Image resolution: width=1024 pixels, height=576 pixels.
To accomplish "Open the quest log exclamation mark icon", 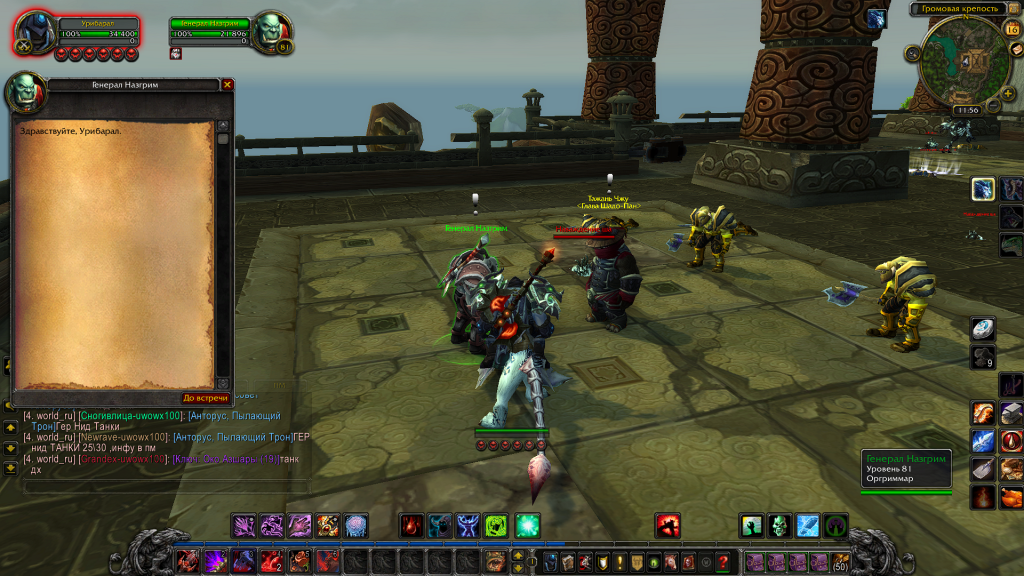I will (x=619, y=562).
